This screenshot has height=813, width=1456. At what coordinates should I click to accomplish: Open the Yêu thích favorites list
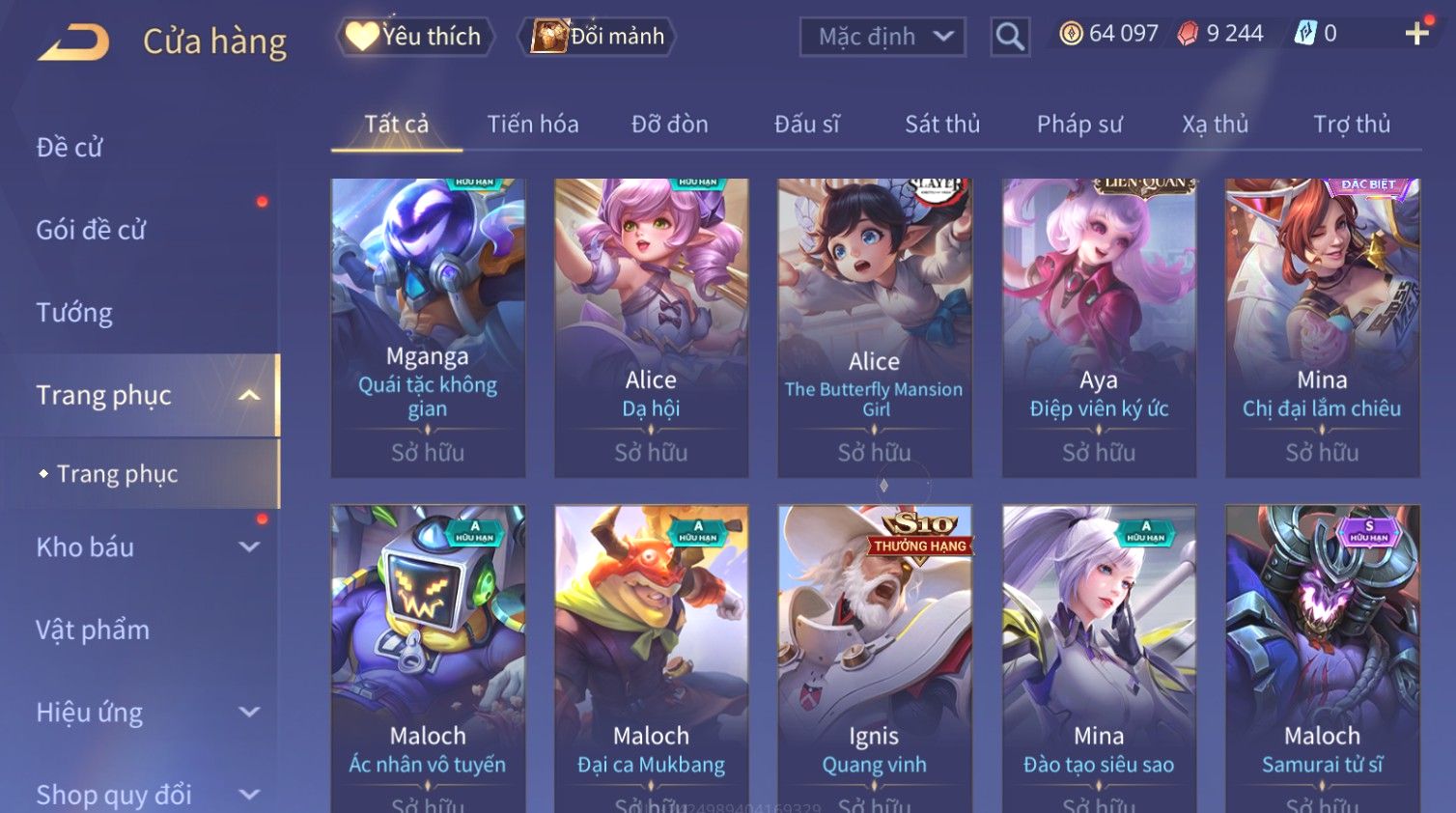[415, 37]
